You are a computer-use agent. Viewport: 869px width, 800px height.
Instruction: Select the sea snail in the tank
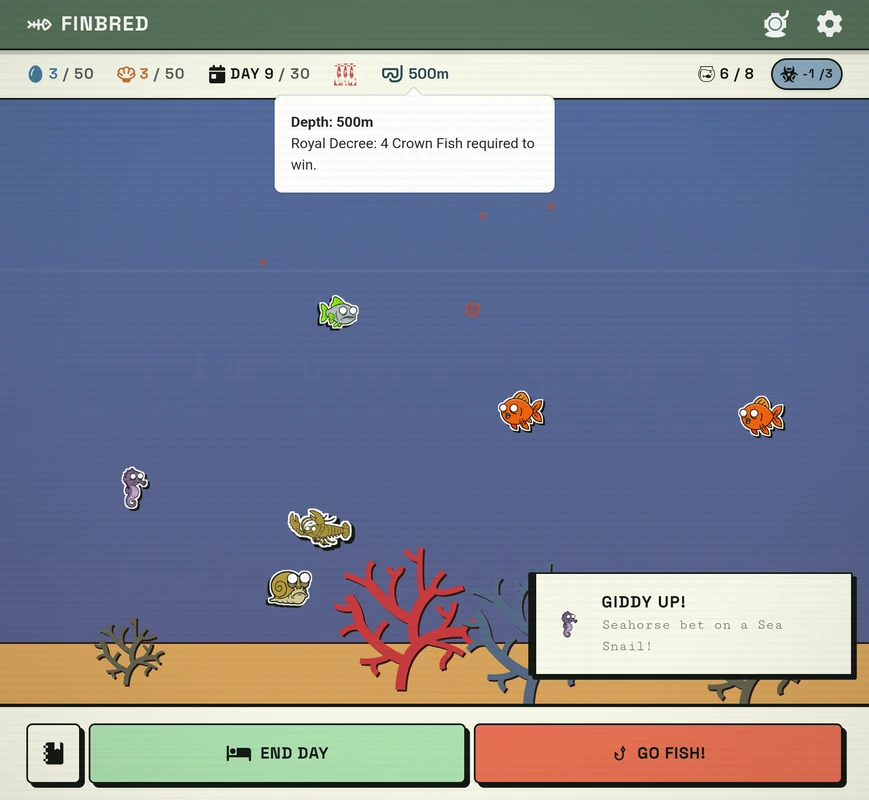click(289, 586)
